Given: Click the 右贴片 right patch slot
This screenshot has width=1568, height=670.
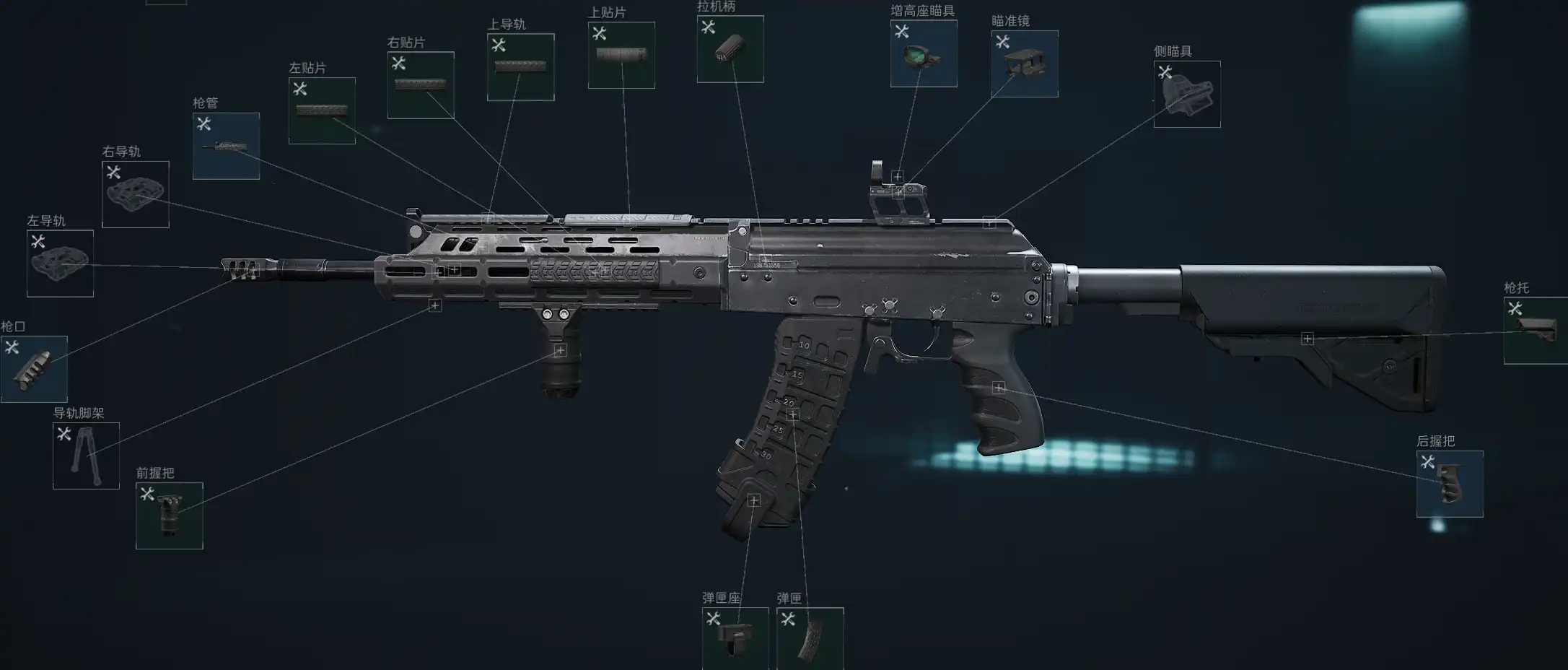Looking at the screenshot, I should 421,85.
